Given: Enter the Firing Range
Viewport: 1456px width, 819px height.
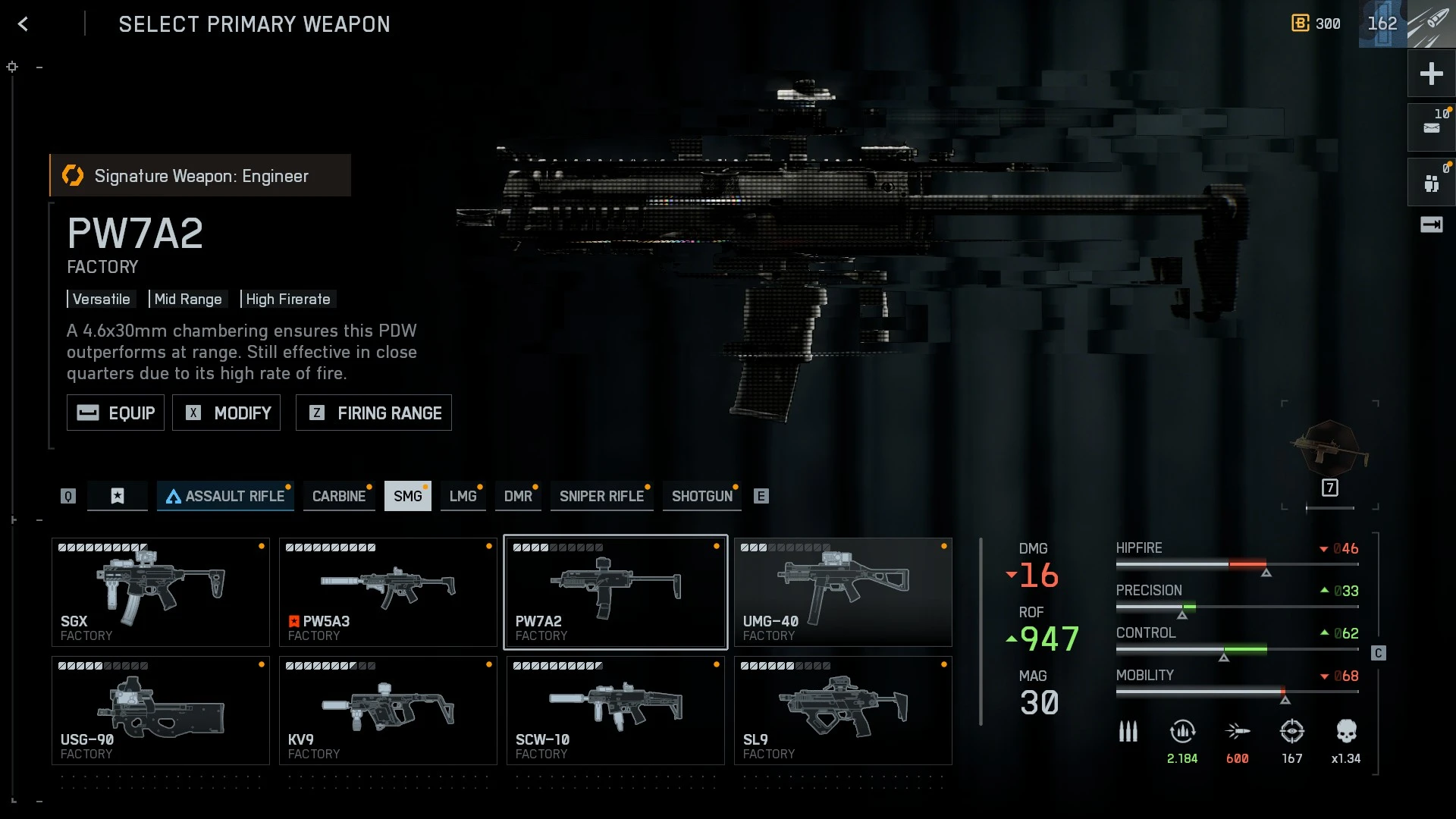Looking at the screenshot, I should 373,413.
